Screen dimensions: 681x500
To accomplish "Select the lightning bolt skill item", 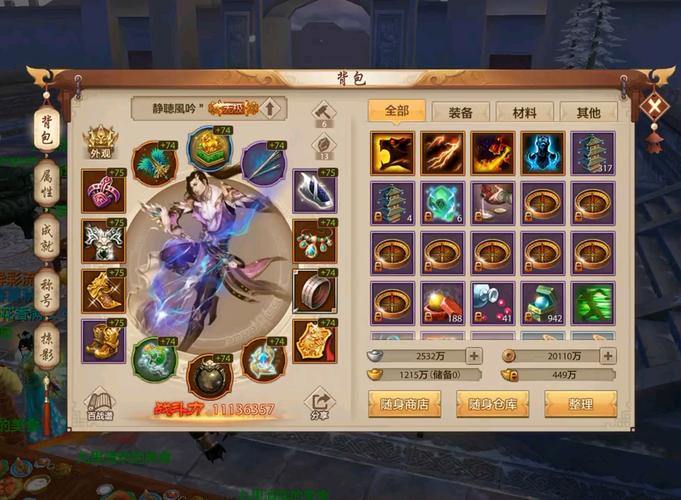I will pyautogui.click(x=442, y=151).
